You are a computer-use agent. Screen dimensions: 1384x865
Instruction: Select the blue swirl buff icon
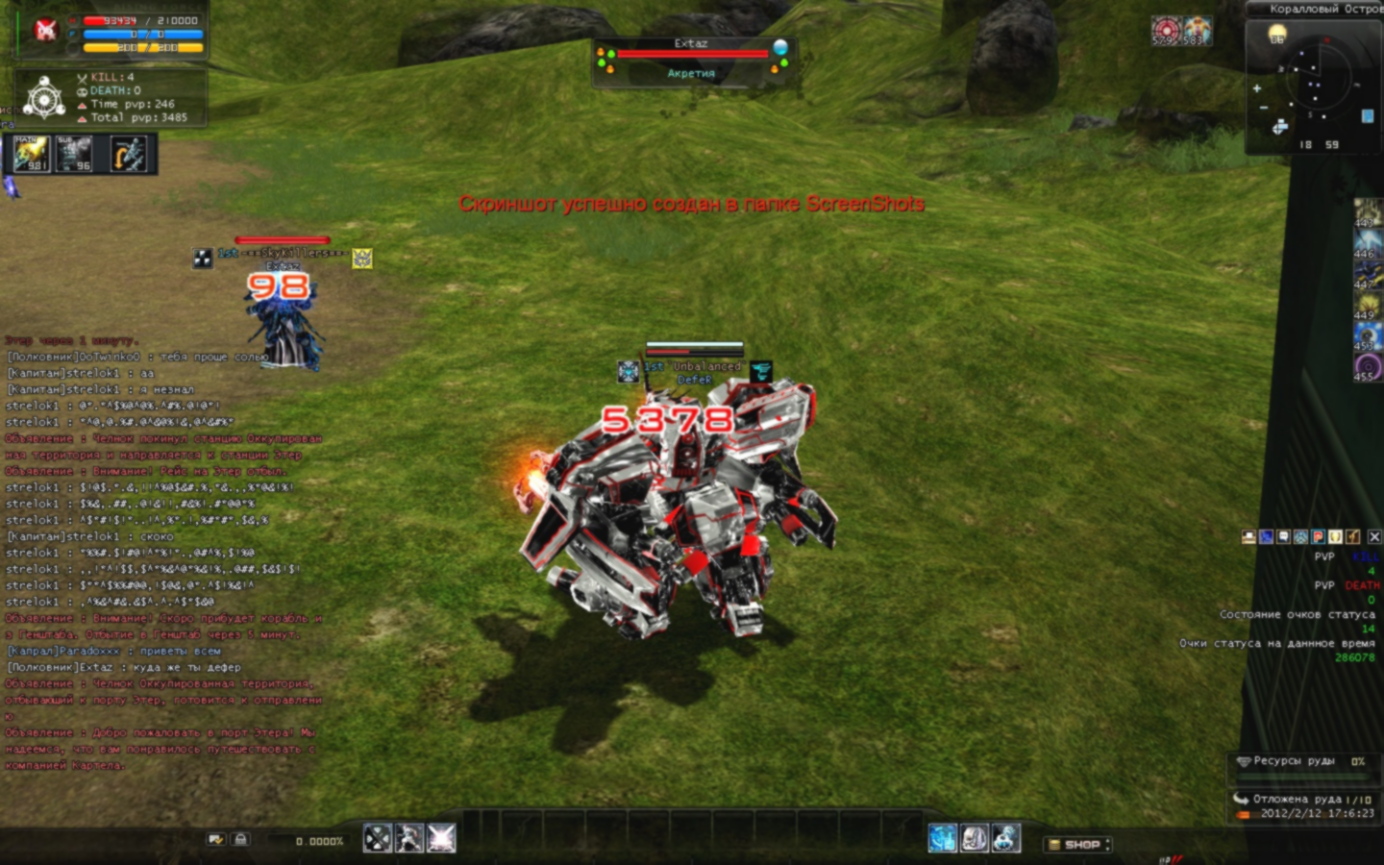(1368, 336)
